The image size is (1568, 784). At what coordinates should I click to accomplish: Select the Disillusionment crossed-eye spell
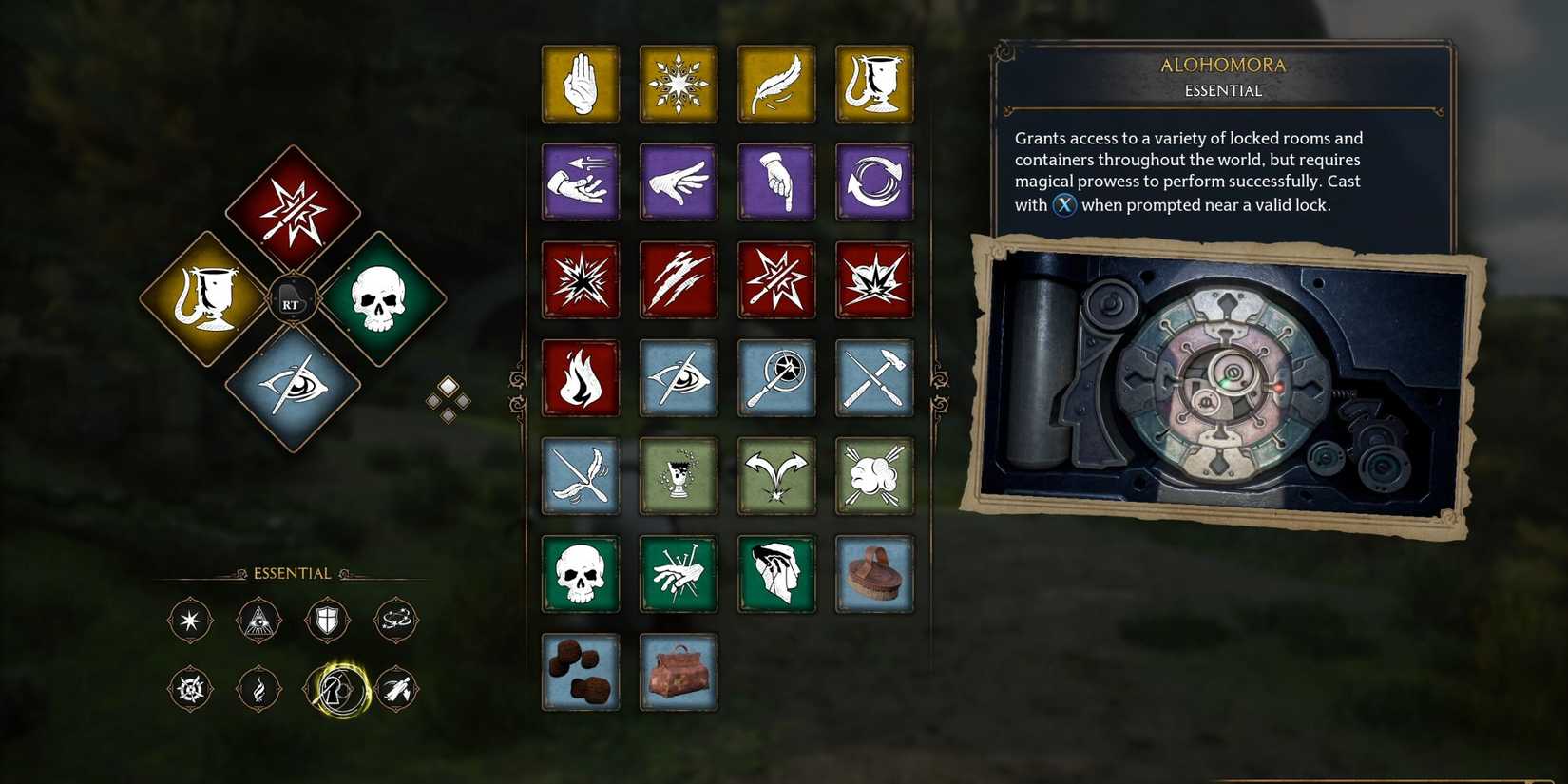click(x=679, y=377)
